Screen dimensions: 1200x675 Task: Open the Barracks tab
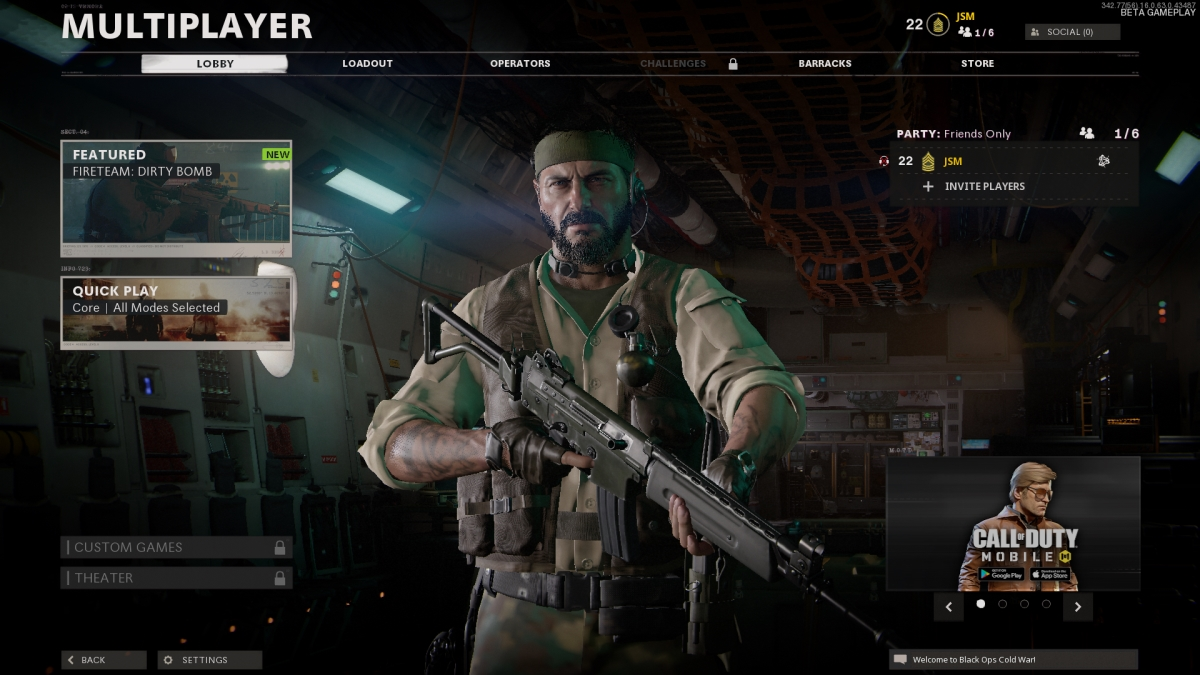[825, 64]
